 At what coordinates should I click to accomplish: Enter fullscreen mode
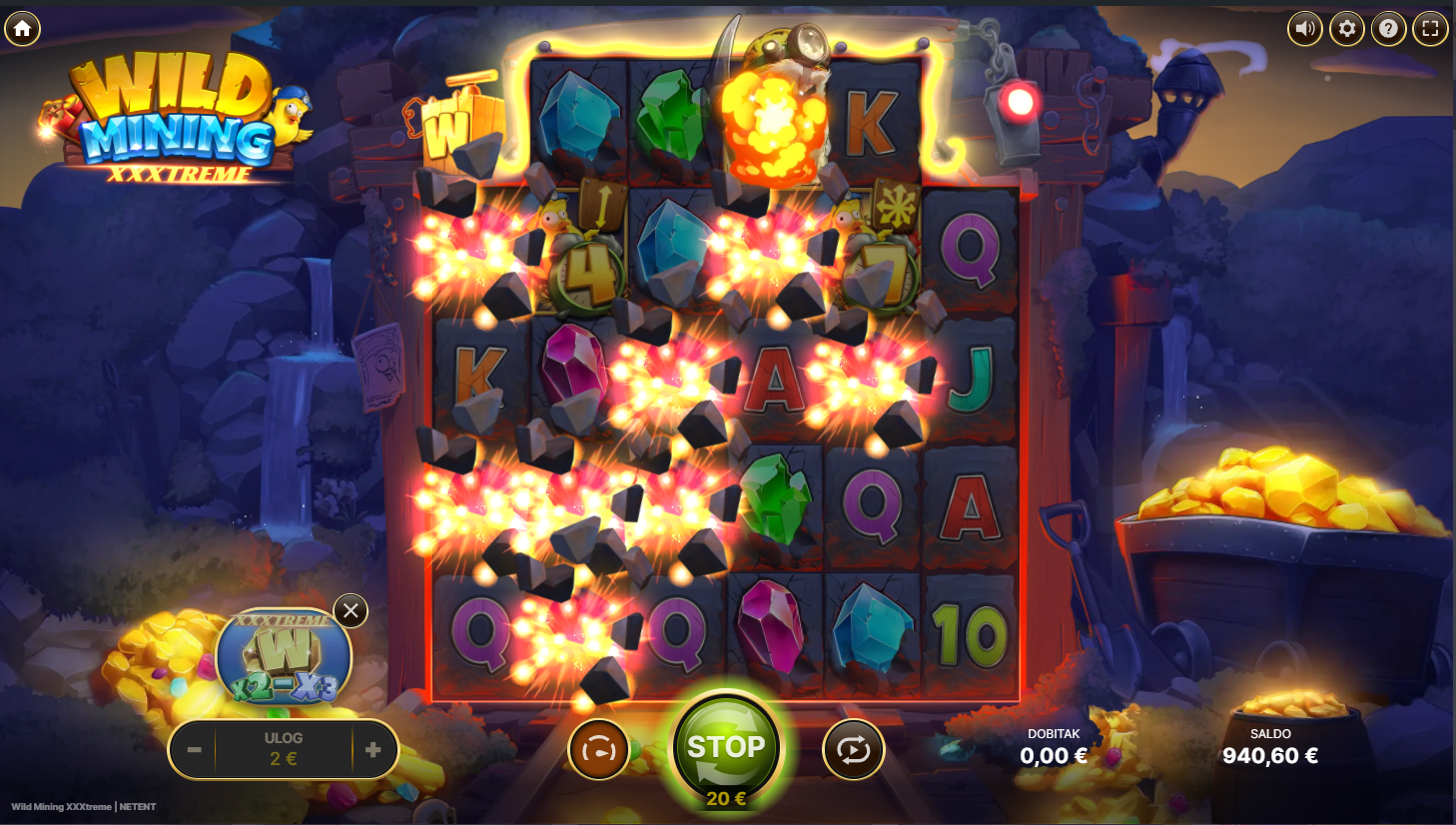1430,29
